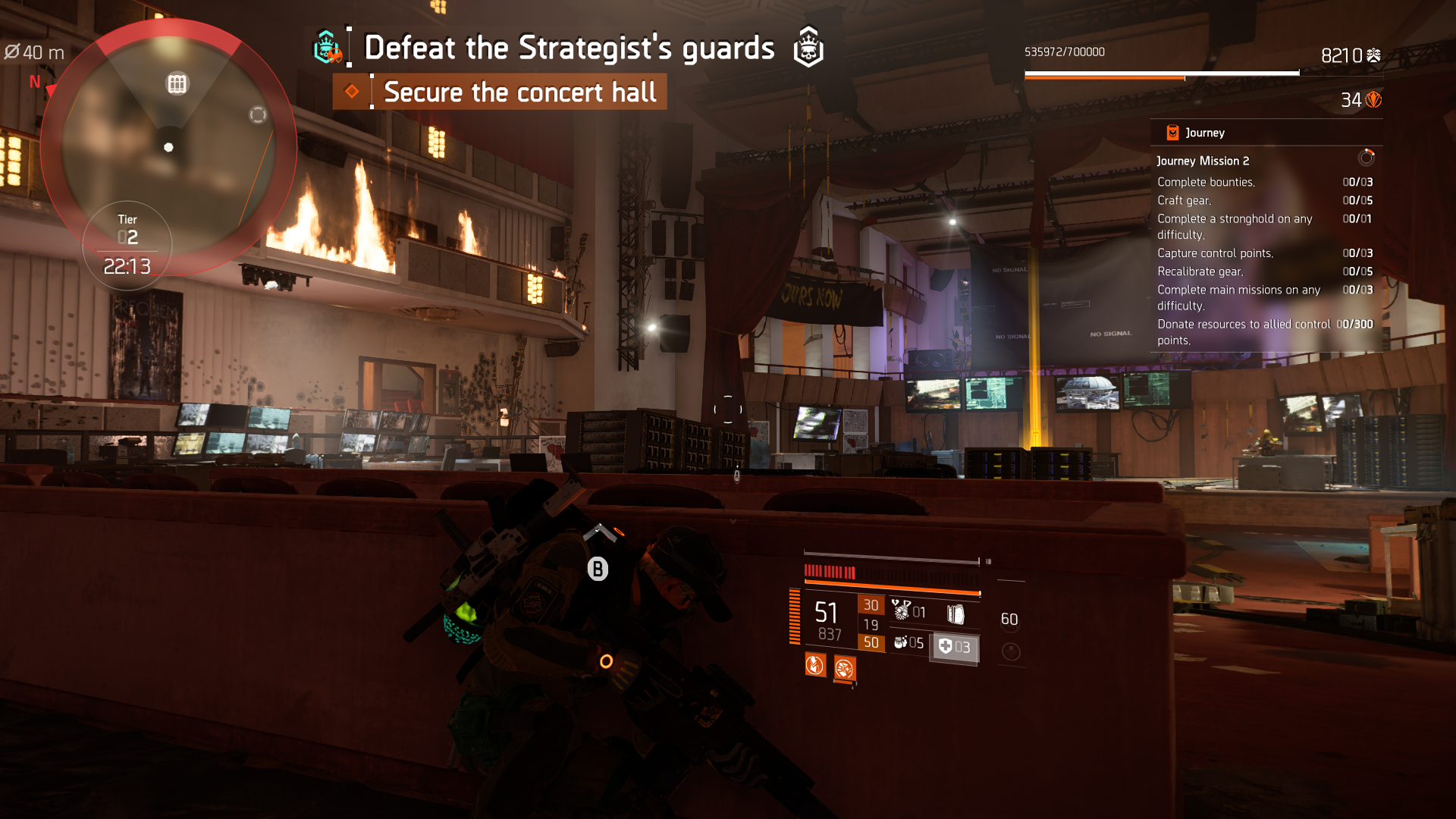Viewport: 1456px width, 819px height.
Task: Select the Journey Mission 2 entry
Action: tap(1203, 161)
